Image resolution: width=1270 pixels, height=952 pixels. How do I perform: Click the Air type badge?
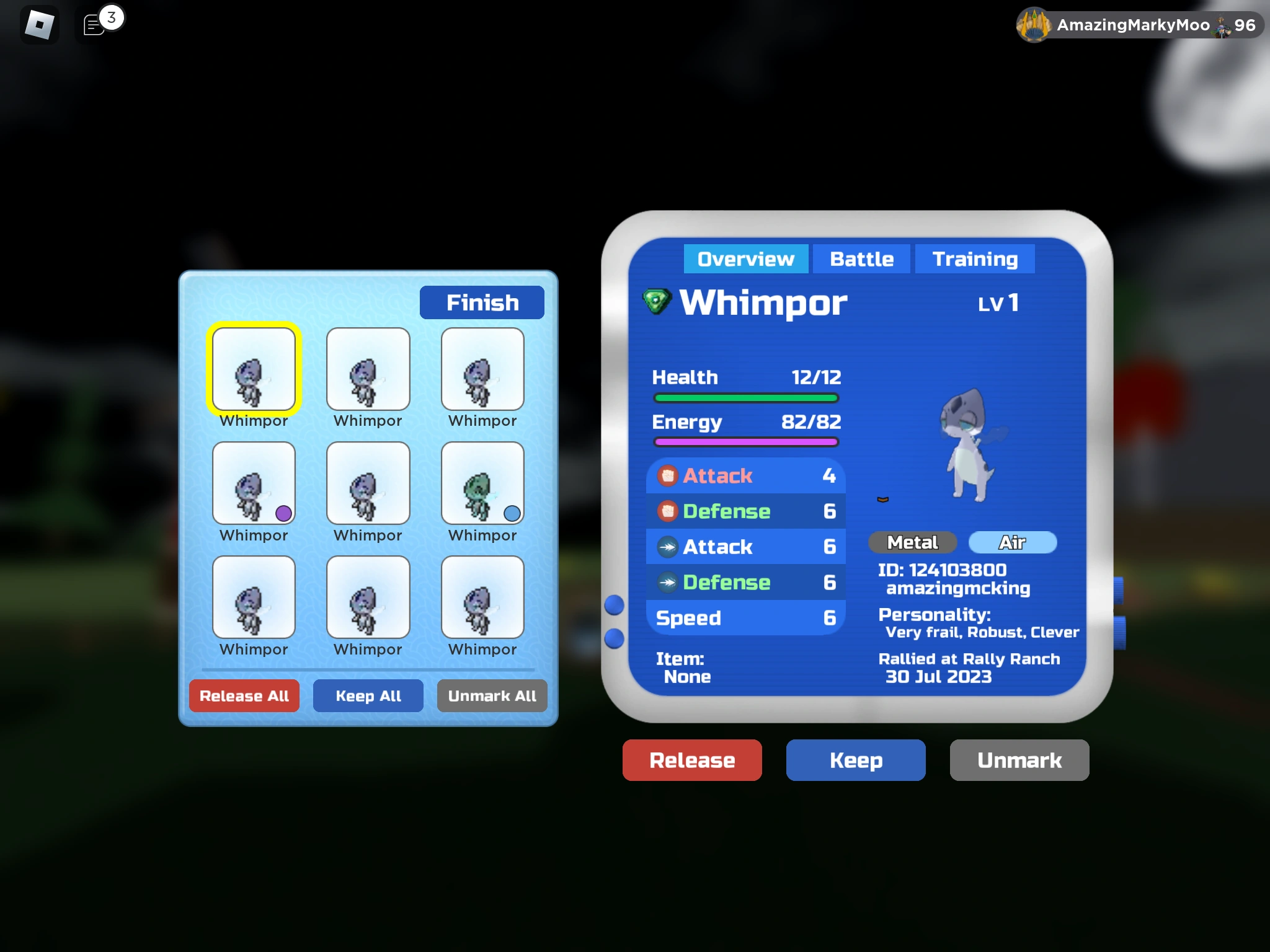point(1013,542)
